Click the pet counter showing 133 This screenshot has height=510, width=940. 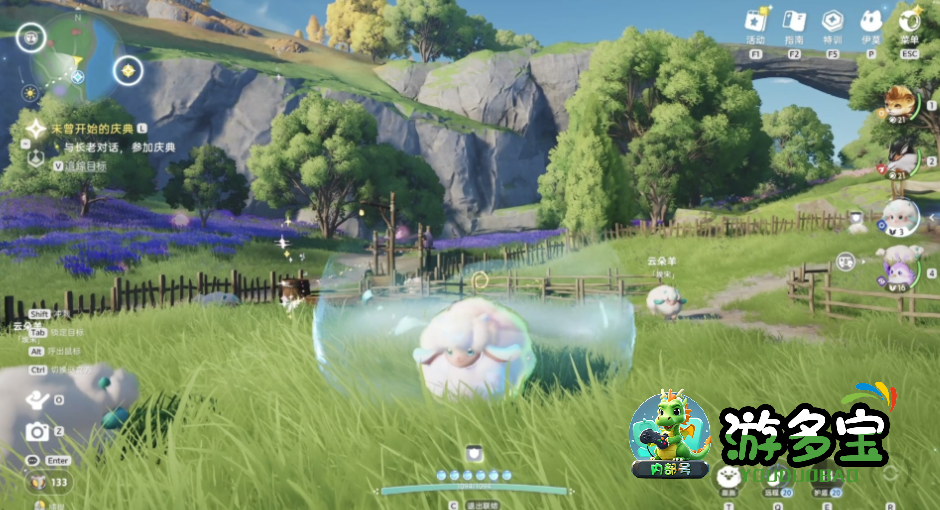(48, 482)
